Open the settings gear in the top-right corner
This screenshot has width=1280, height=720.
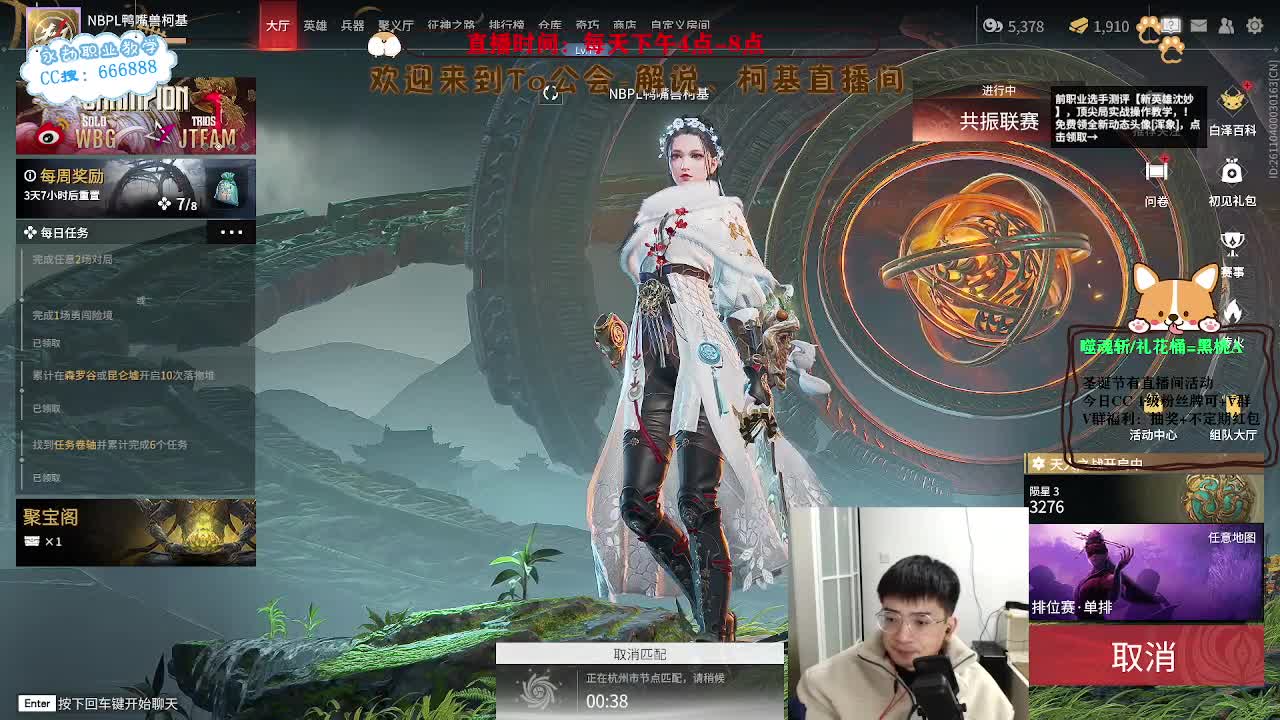tap(1254, 27)
